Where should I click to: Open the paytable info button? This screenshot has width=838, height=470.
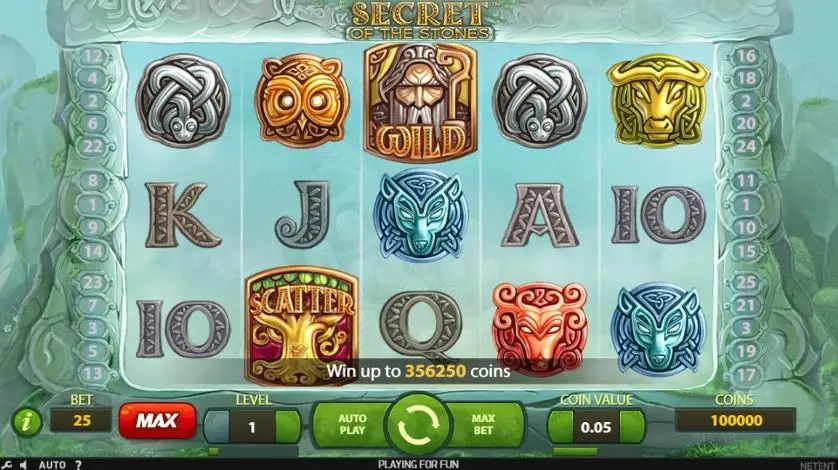click(26, 421)
